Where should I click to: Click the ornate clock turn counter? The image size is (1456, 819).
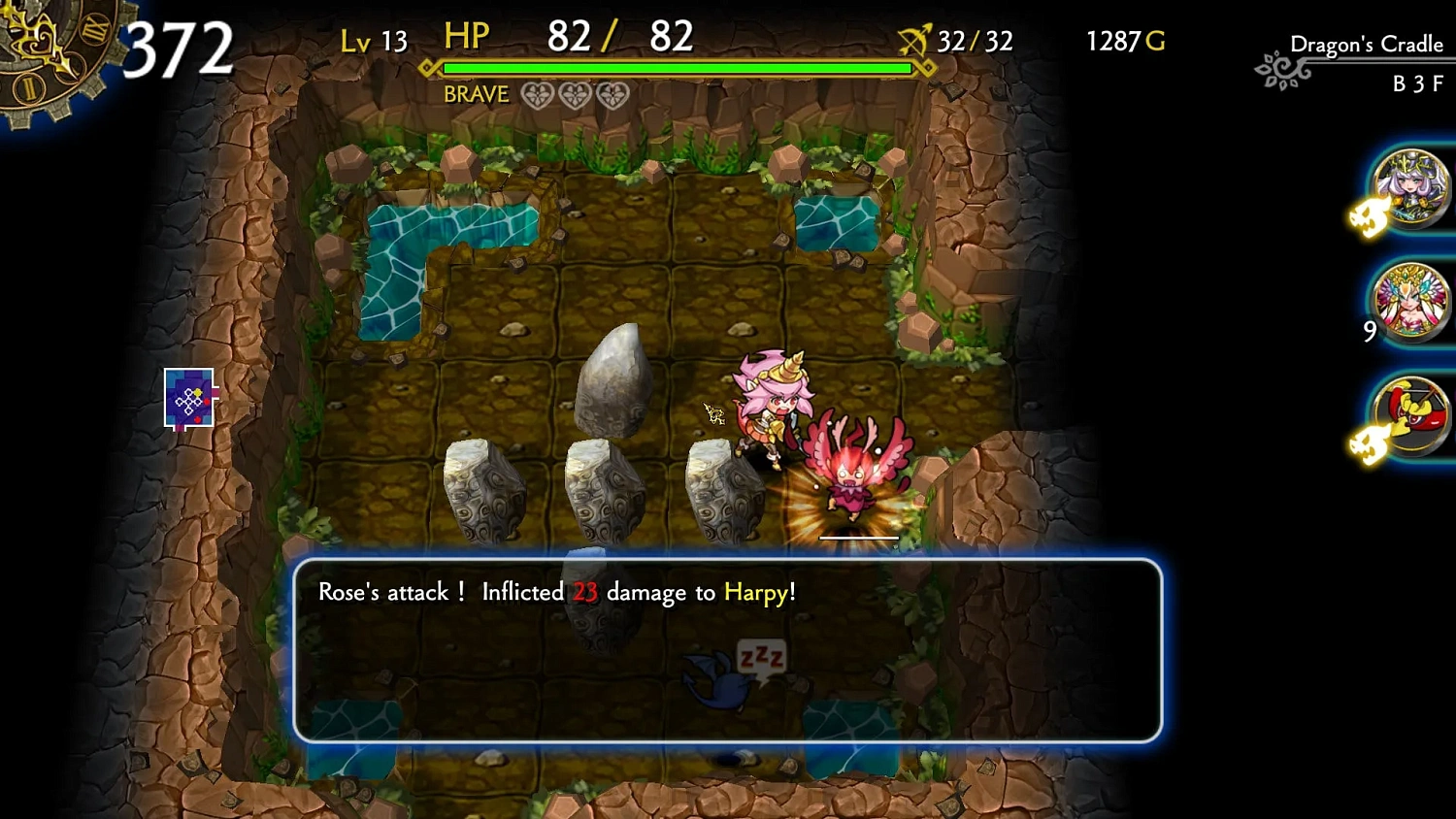53,53
